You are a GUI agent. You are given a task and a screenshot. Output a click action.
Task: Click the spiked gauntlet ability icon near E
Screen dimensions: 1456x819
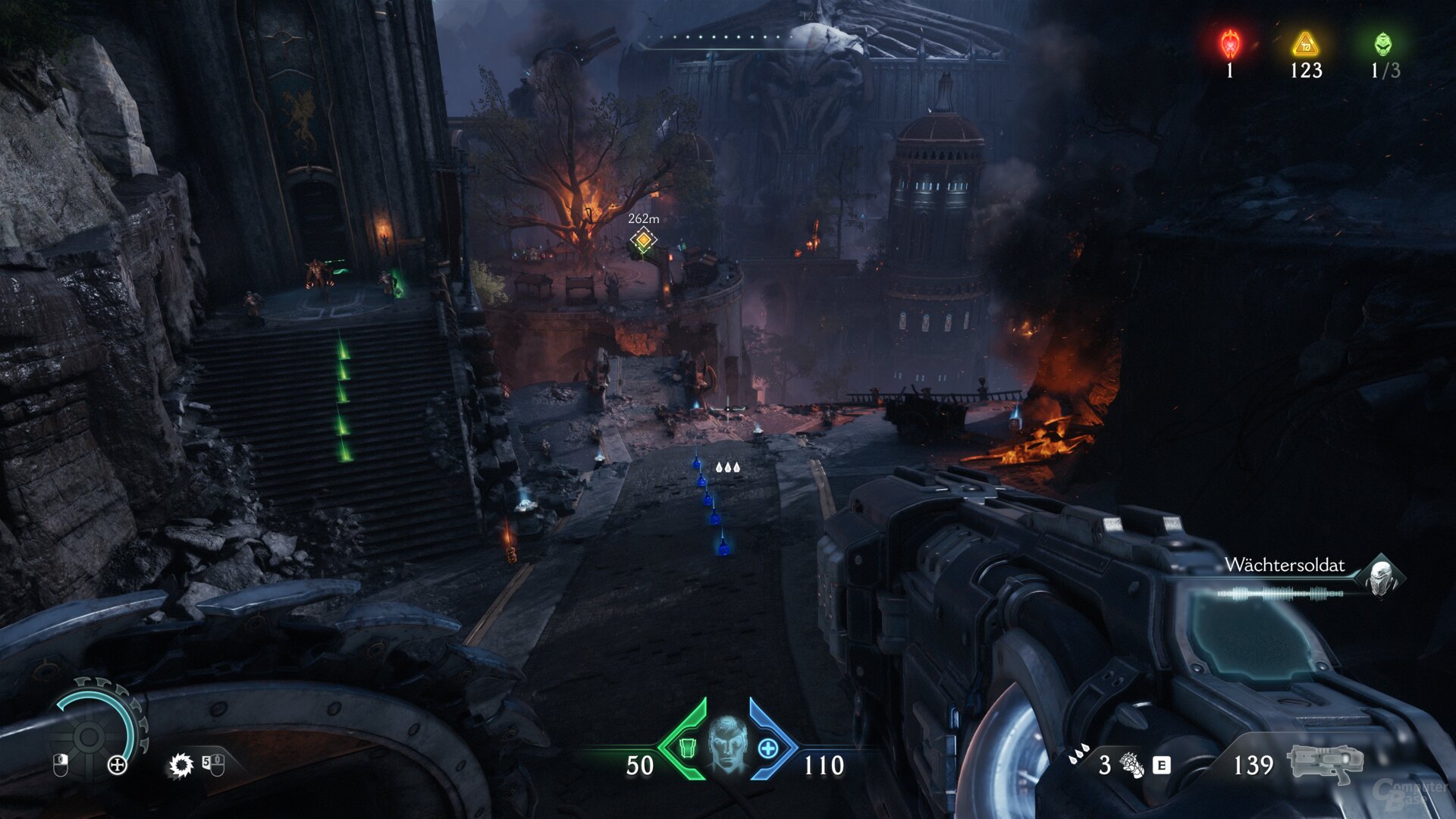point(1131,766)
